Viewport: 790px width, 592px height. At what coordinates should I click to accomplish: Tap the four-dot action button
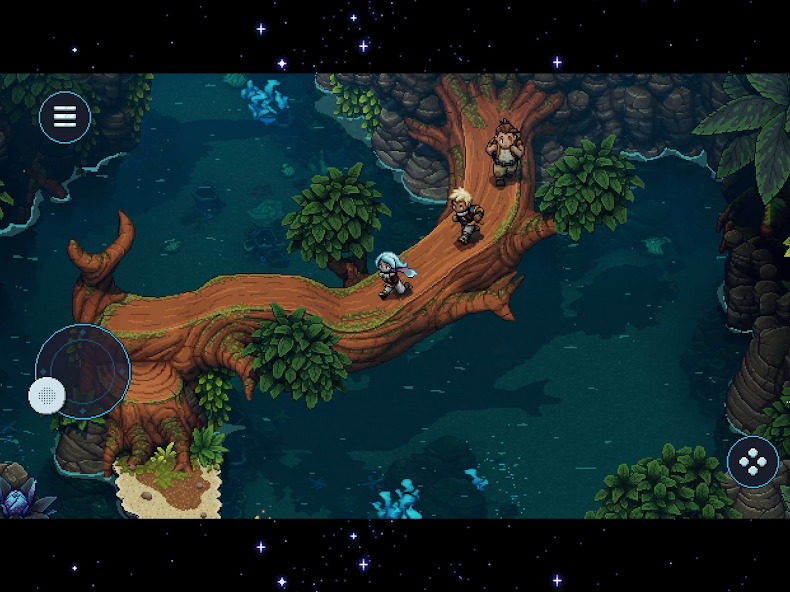coord(753,462)
